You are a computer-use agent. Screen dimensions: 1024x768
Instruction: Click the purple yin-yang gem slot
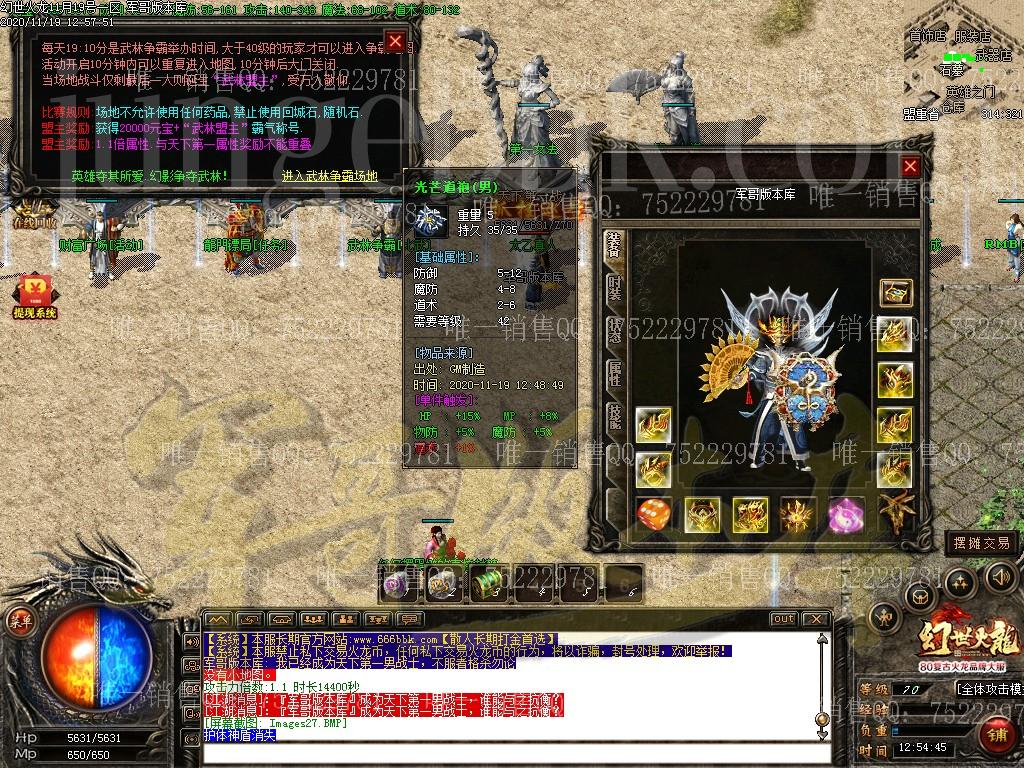point(846,515)
